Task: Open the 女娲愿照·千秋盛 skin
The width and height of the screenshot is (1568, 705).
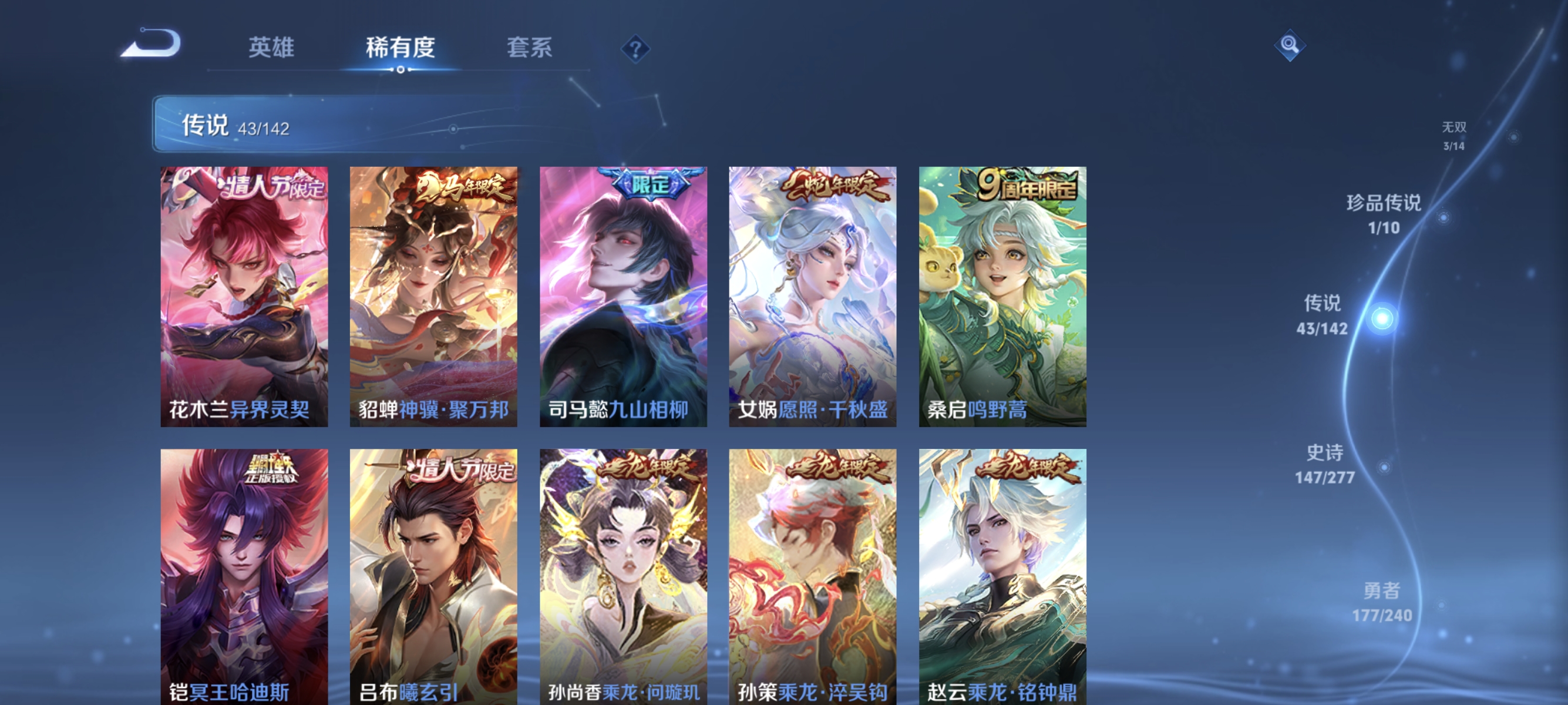Action: click(814, 296)
